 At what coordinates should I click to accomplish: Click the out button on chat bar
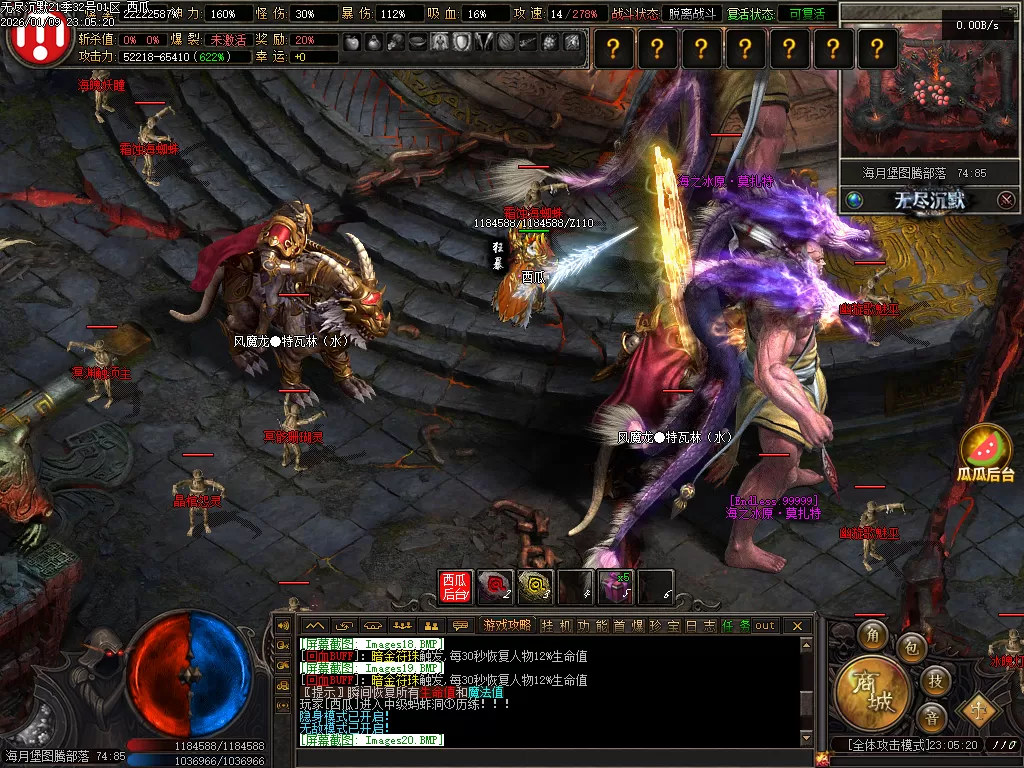tap(765, 626)
